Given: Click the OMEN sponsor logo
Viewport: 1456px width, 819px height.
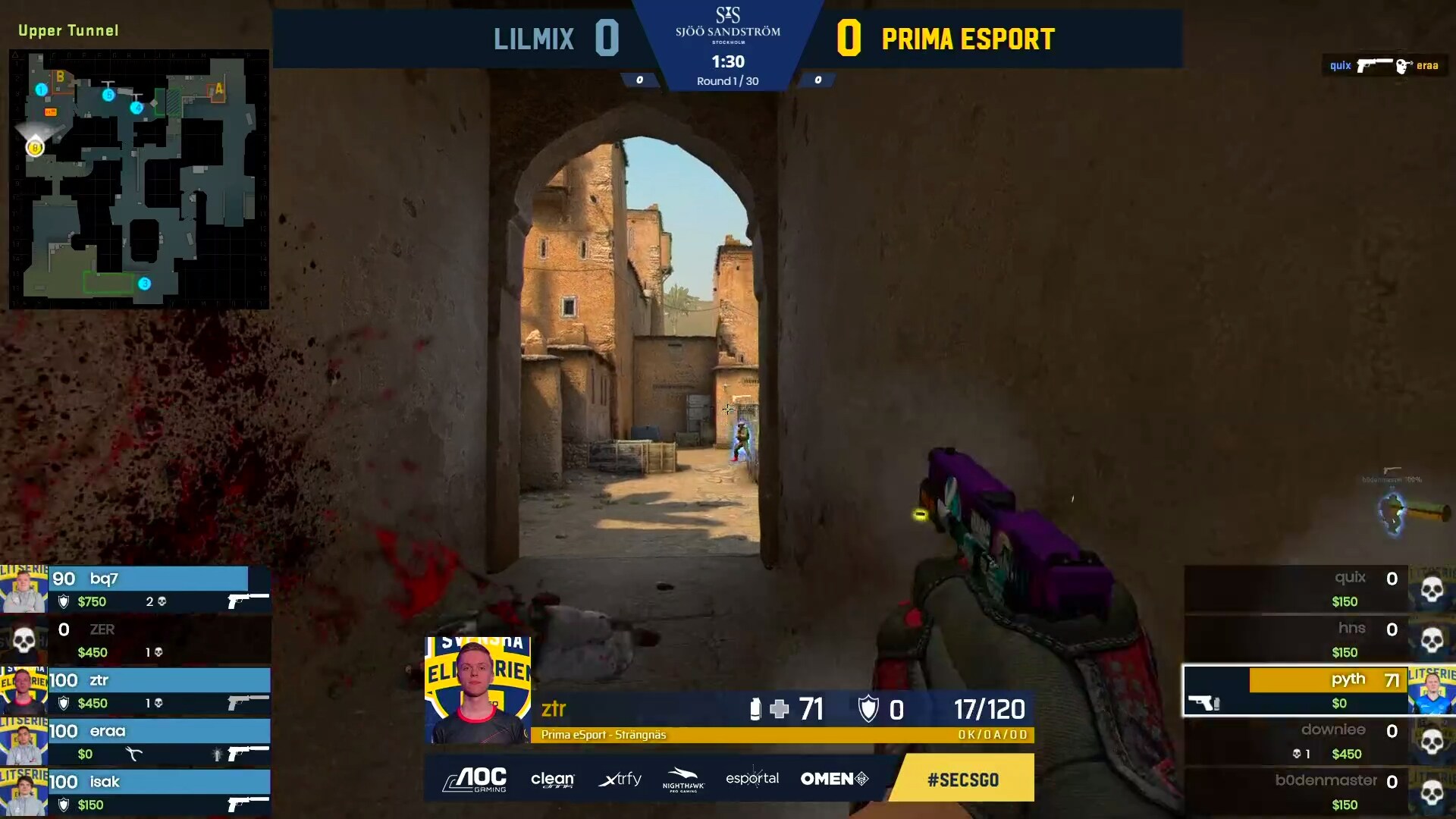Looking at the screenshot, I should coord(833,778).
